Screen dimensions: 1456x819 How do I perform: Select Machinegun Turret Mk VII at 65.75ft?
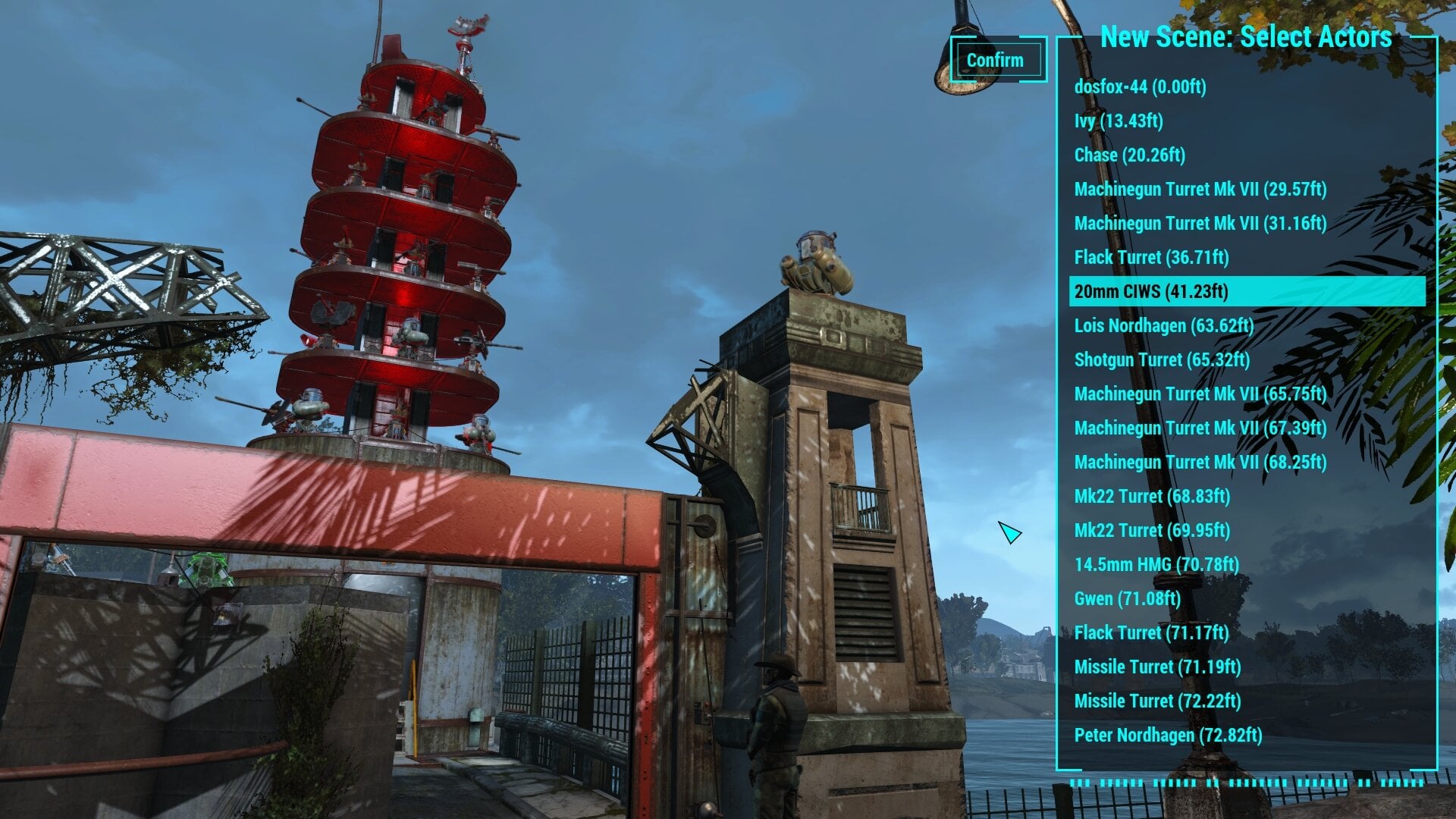point(1200,394)
